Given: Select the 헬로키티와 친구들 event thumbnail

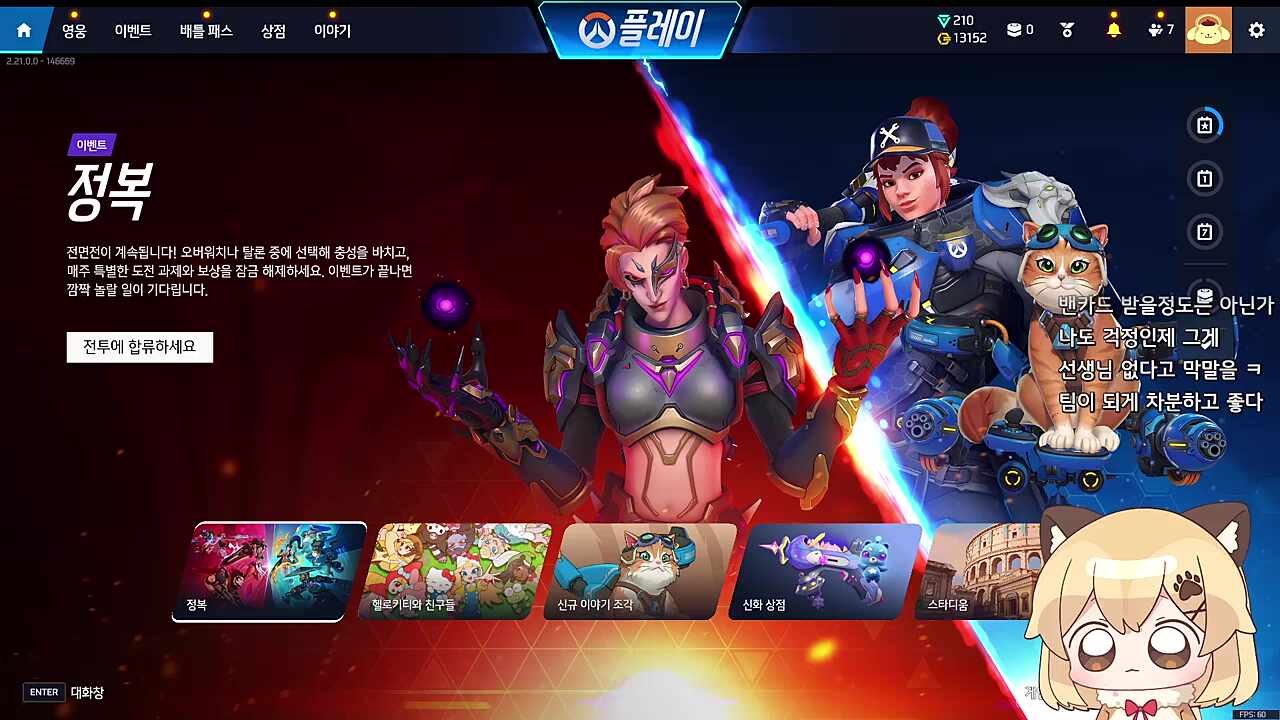Looking at the screenshot, I should point(450,570).
